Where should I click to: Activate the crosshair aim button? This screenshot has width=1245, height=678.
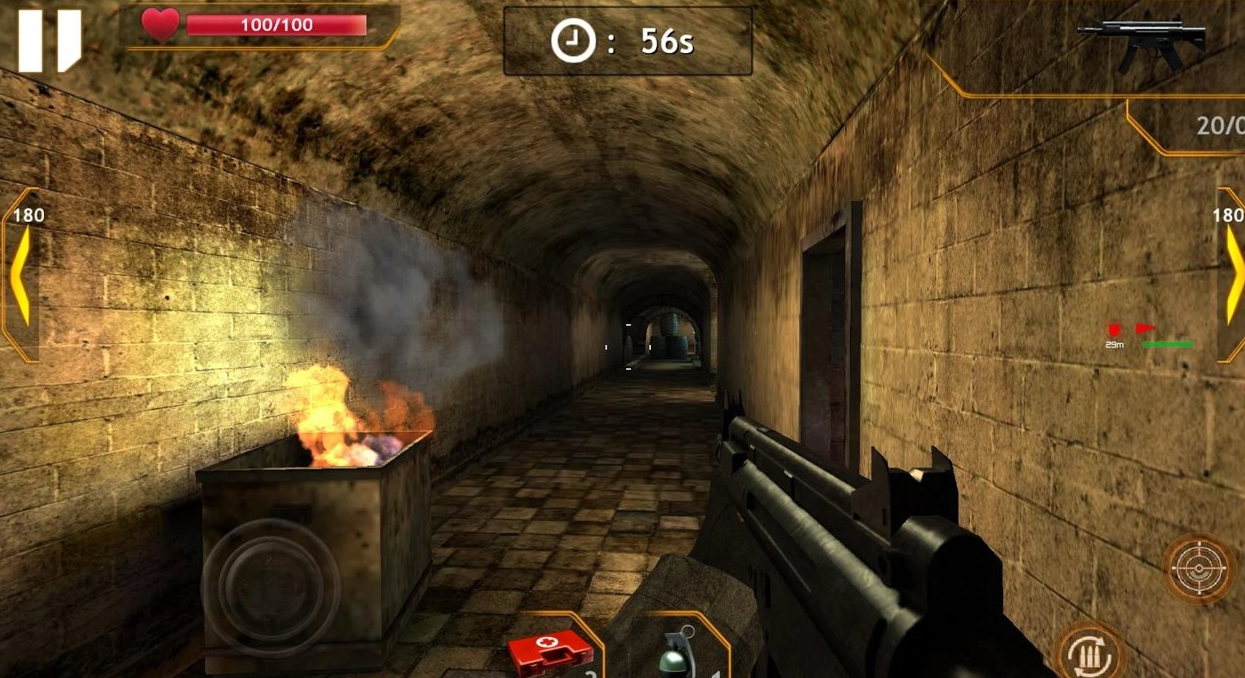1198,568
